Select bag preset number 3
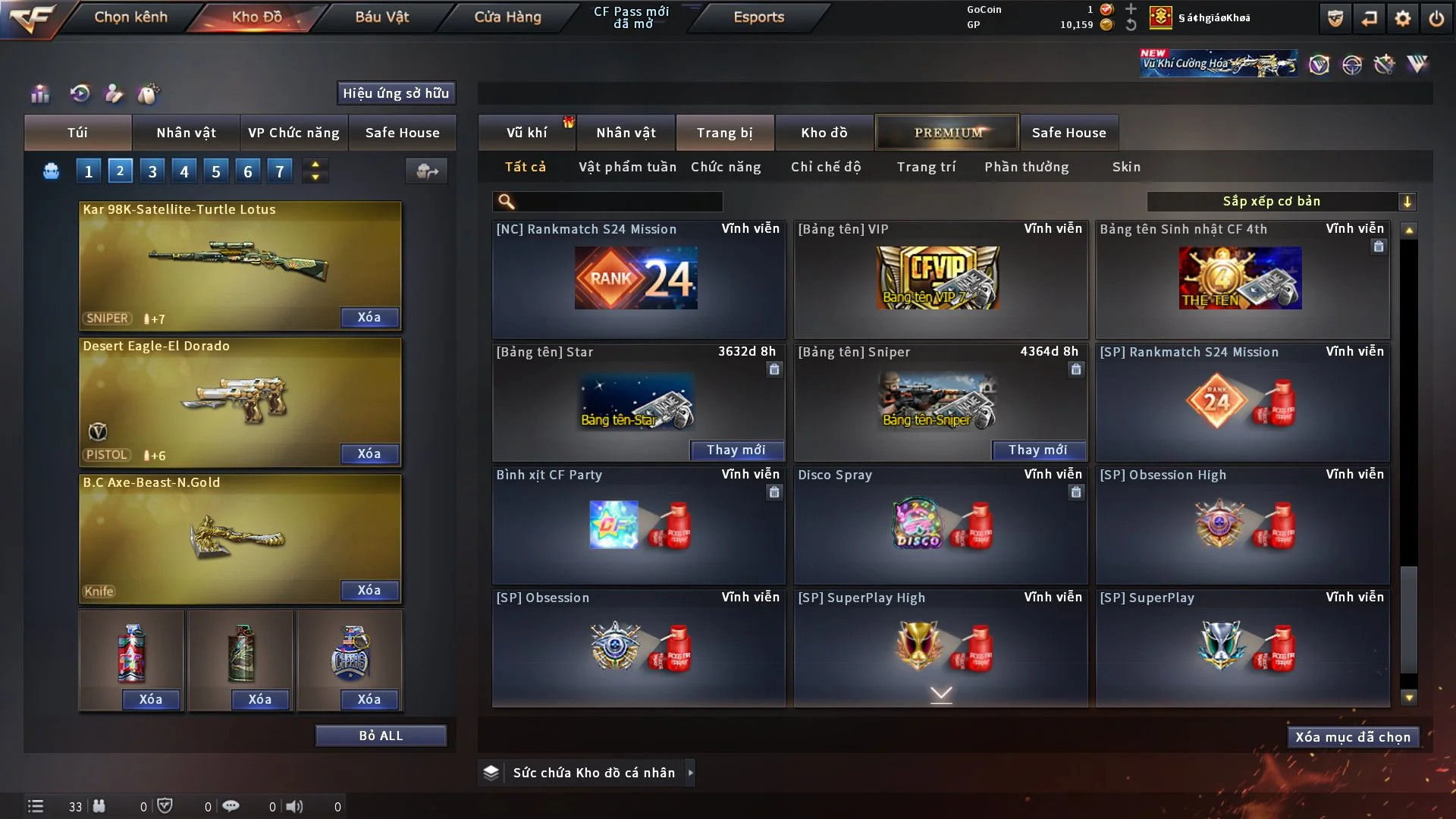This screenshot has height=819, width=1456. 152,171
